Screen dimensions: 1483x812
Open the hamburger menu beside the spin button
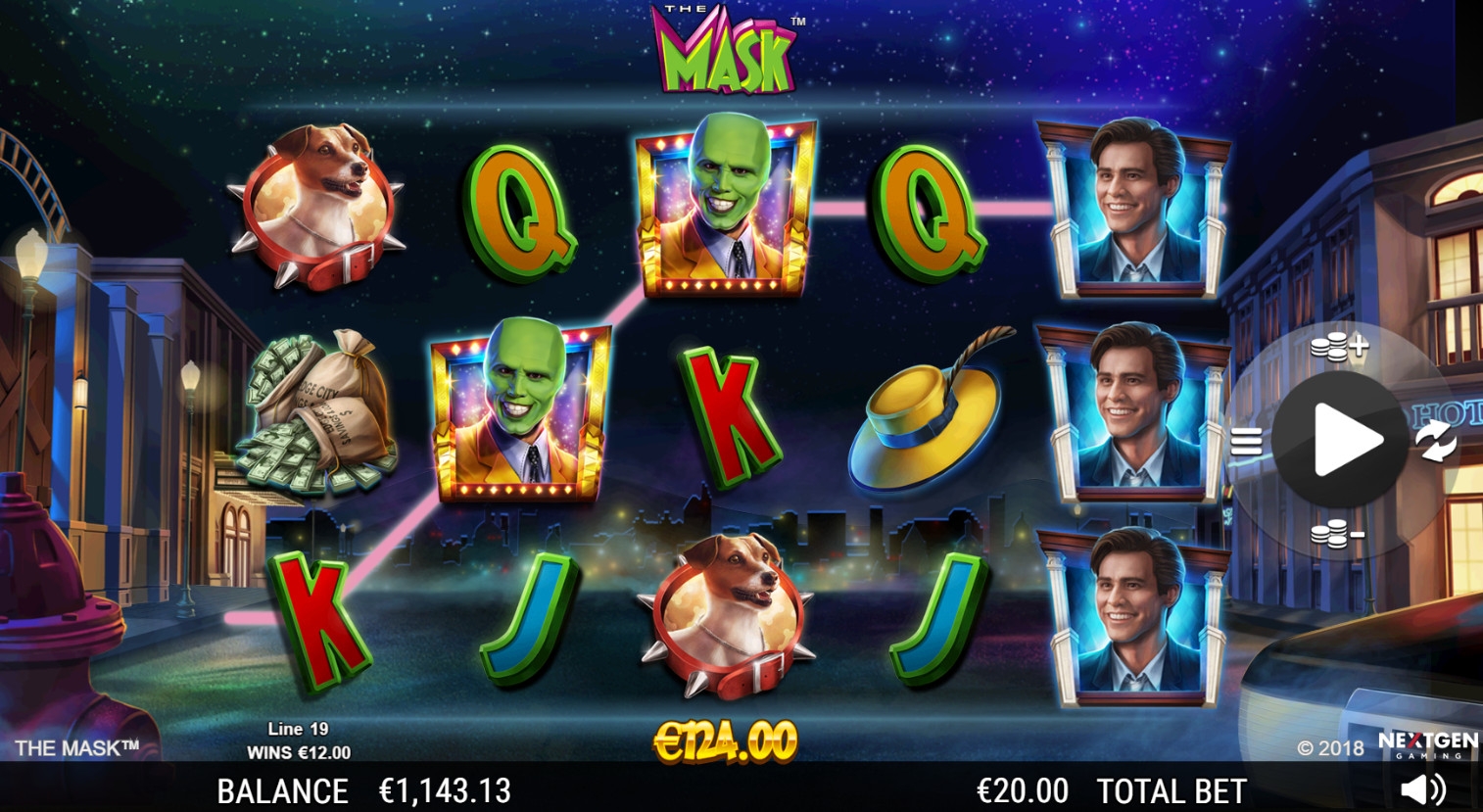[x=1246, y=442]
